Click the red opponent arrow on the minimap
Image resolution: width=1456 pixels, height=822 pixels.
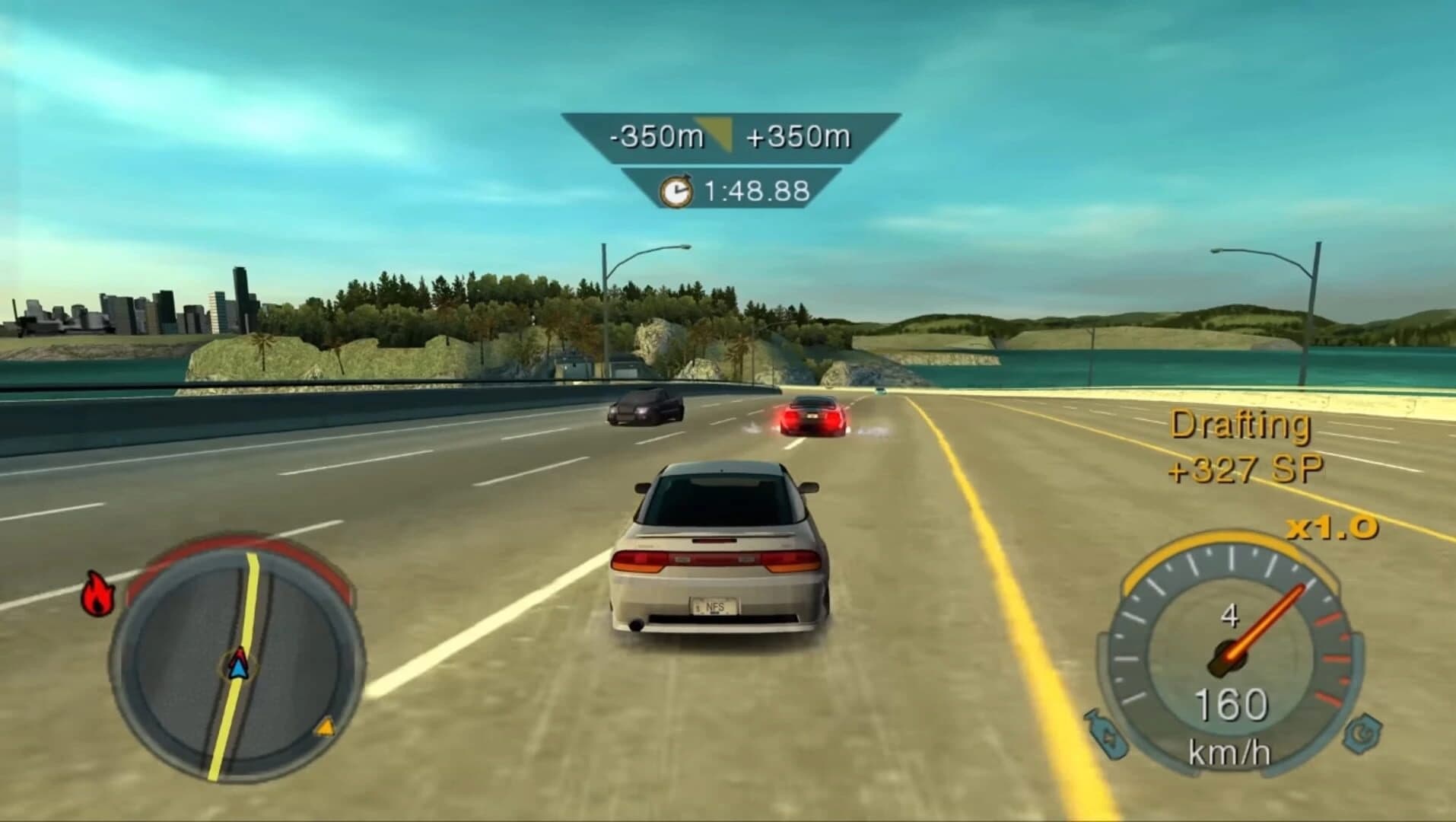[240, 653]
